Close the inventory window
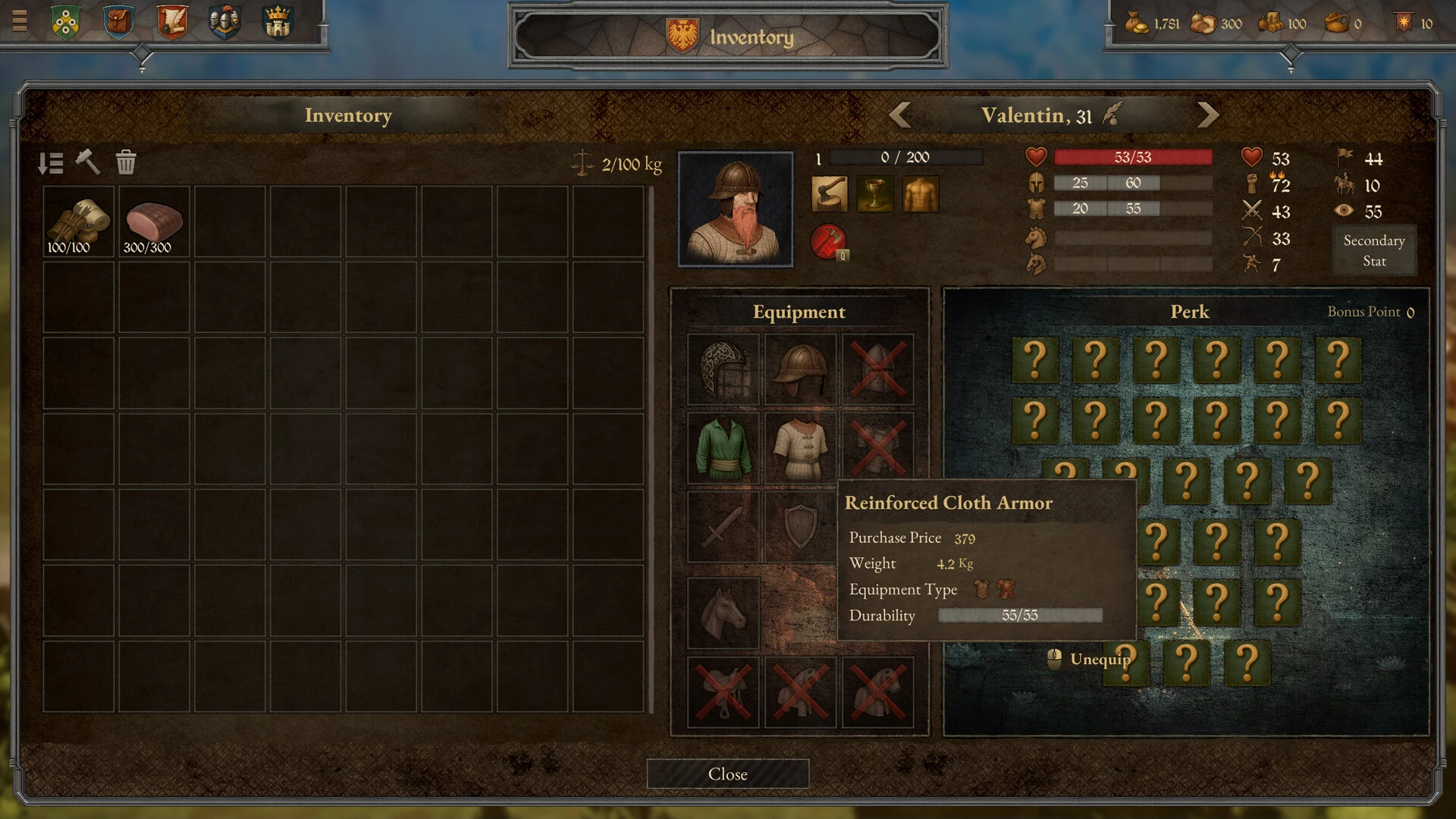The width and height of the screenshot is (1456, 819). pyautogui.click(x=727, y=773)
